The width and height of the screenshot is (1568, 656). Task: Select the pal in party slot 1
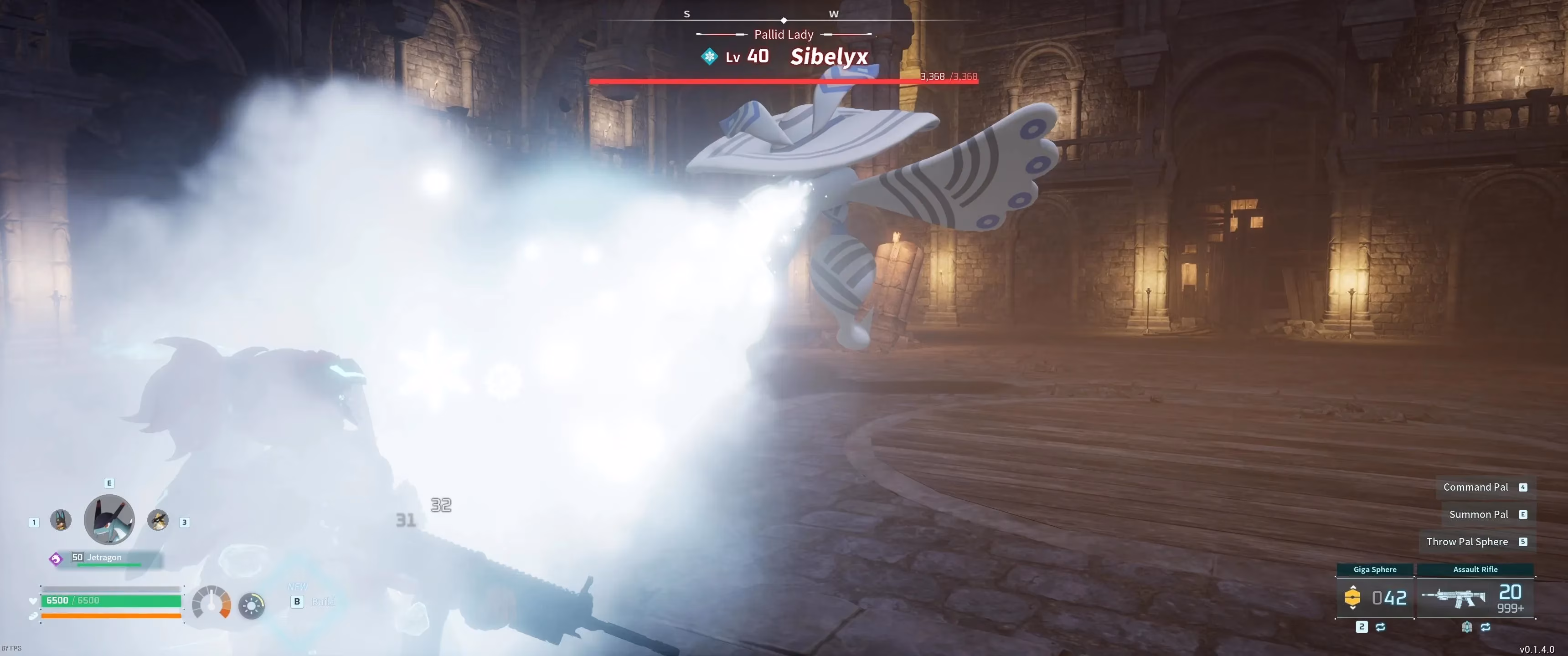[60, 521]
